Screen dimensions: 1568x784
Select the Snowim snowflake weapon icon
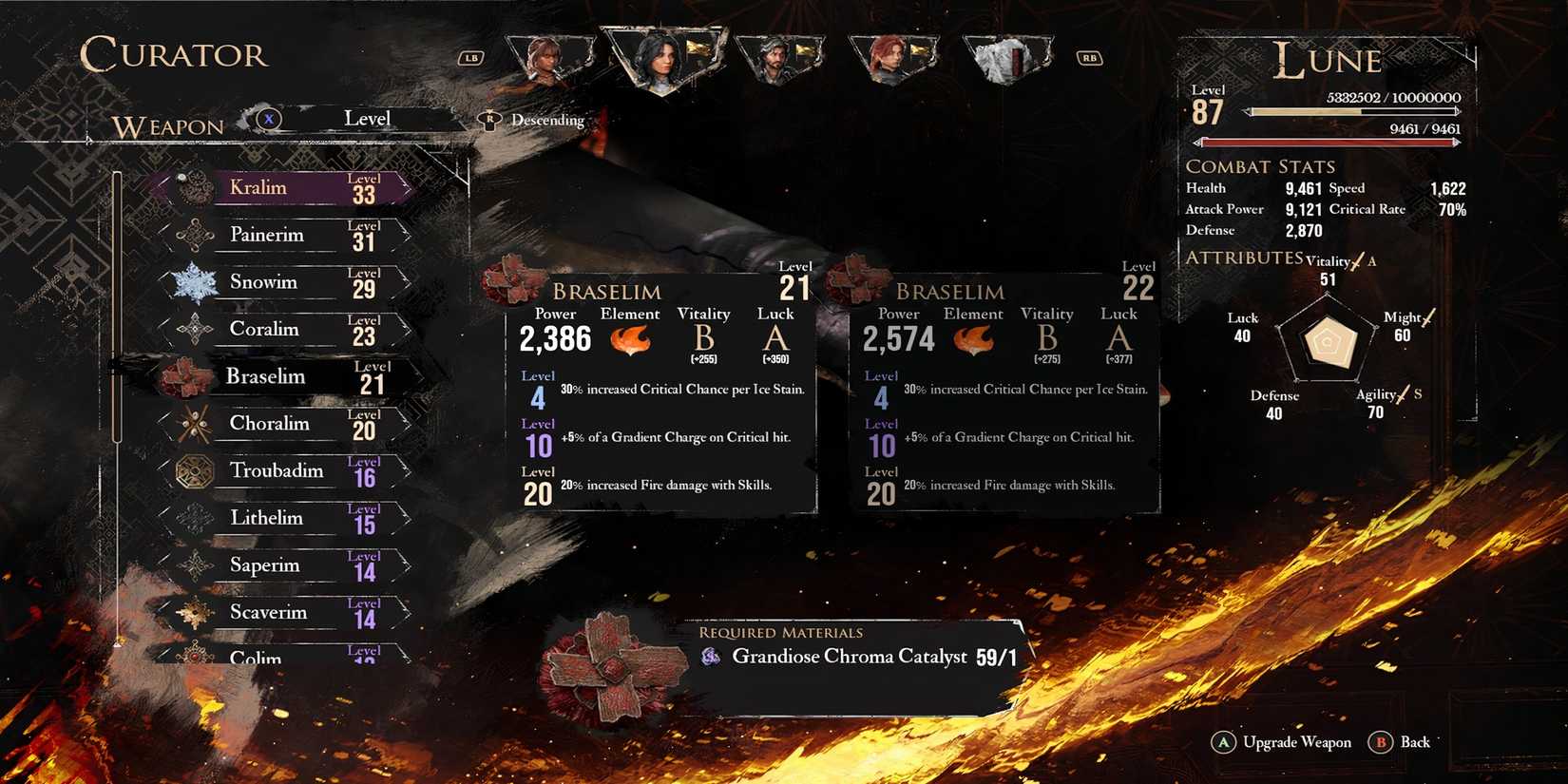coord(195,282)
